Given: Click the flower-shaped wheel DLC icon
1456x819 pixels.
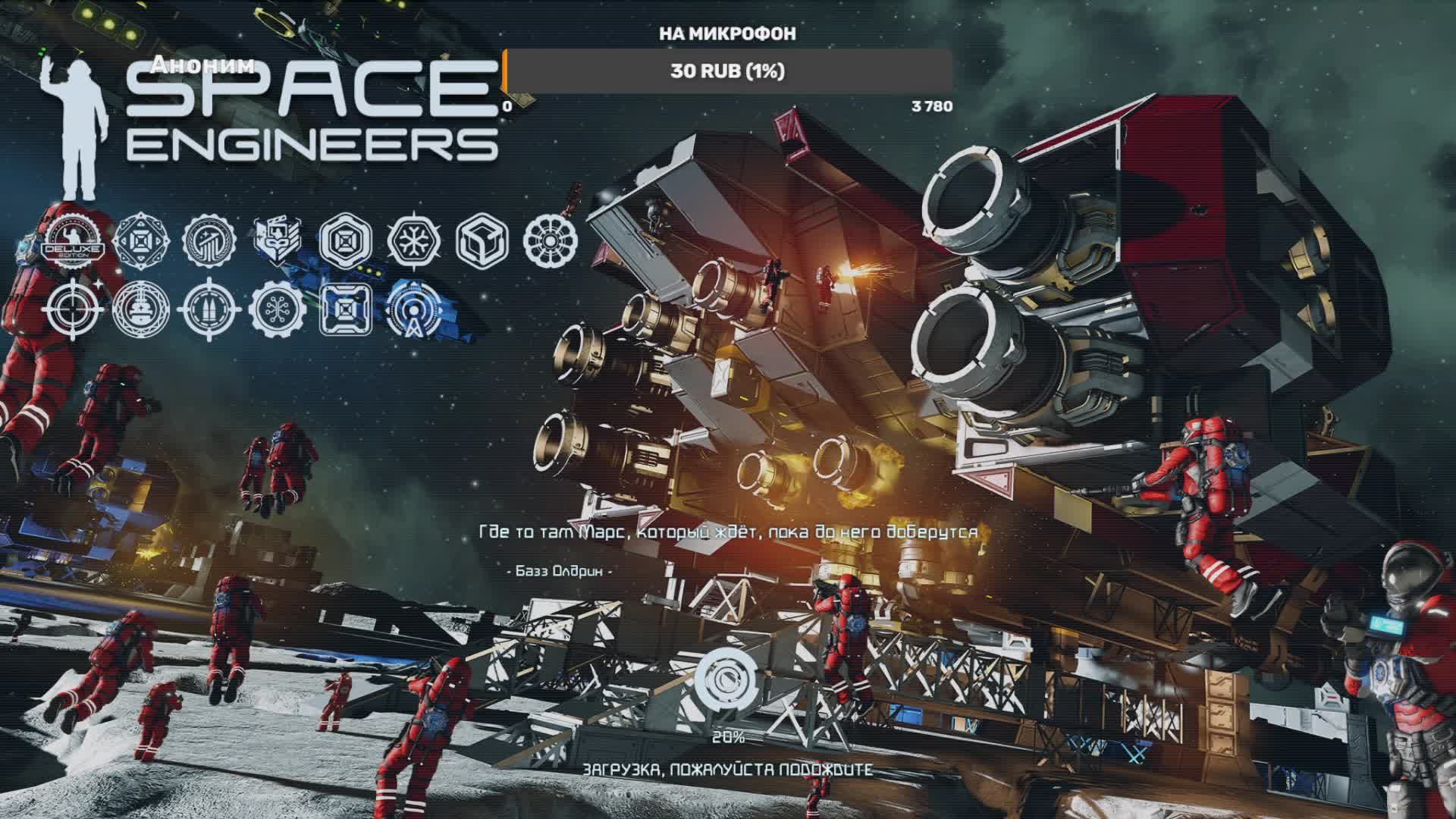Looking at the screenshot, I should (x=551, y=240).
